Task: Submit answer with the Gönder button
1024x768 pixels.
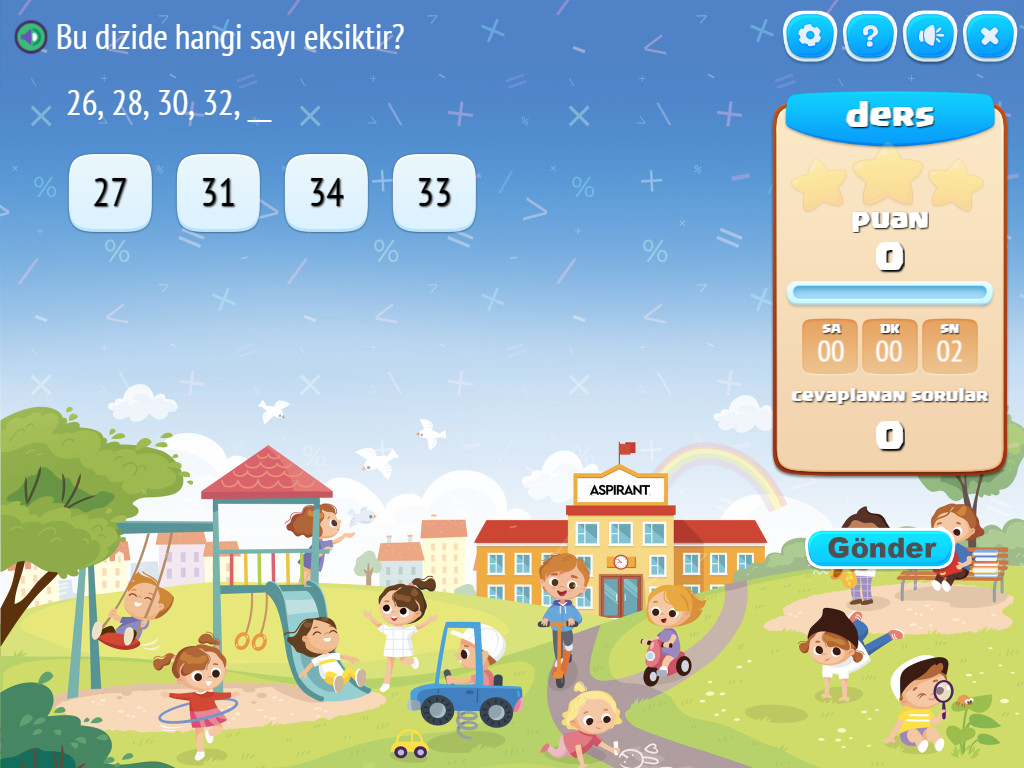Action: (881, 548)
